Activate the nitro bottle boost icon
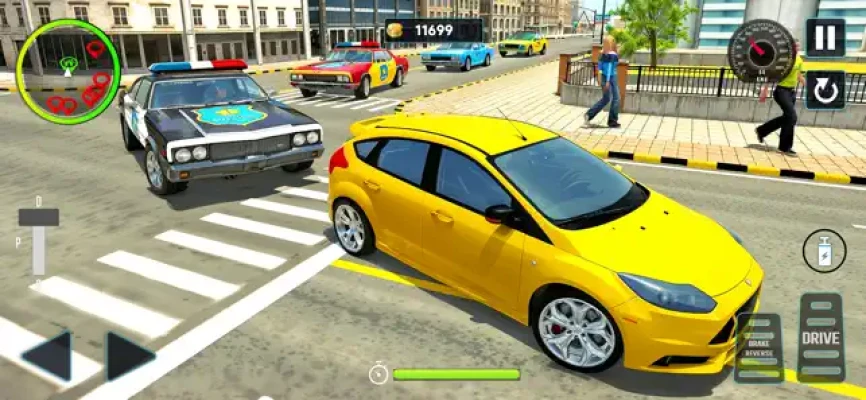 [824, 251]
